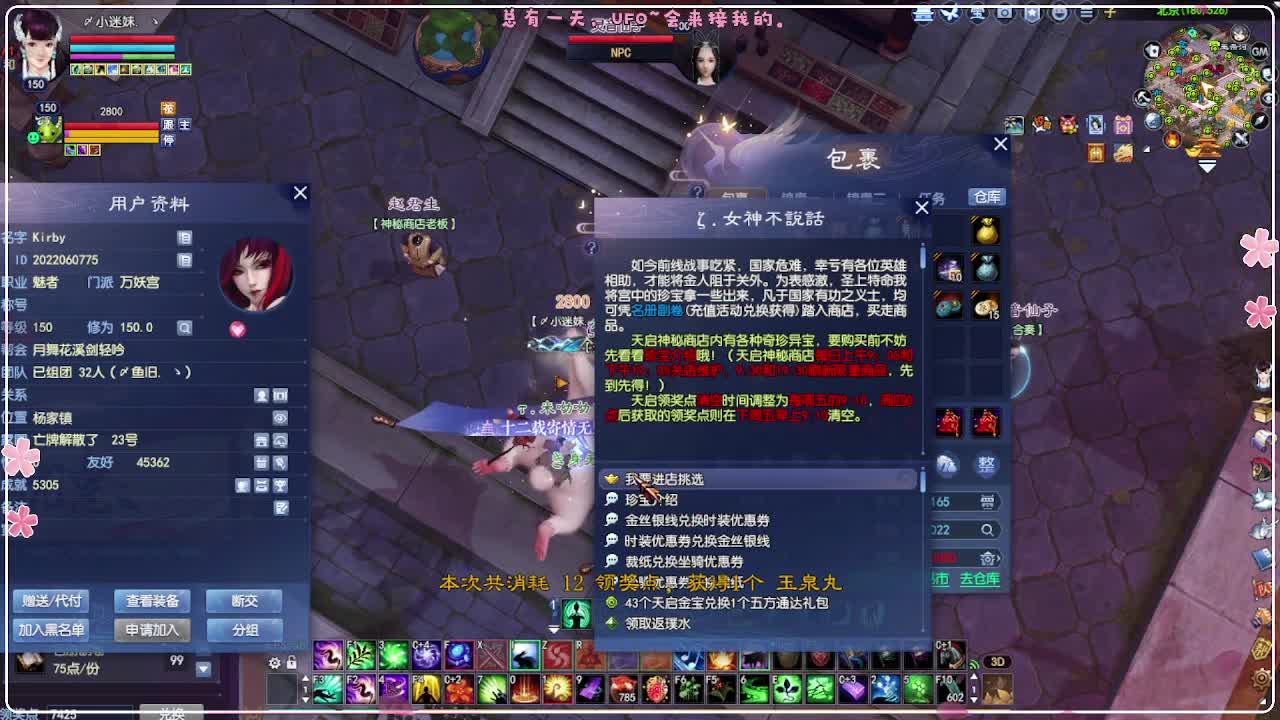The image size is (1280, 720).
Task: Open the quantity dropdown beside the number 99
Action: pyautogui.click(x=203, y=669)
